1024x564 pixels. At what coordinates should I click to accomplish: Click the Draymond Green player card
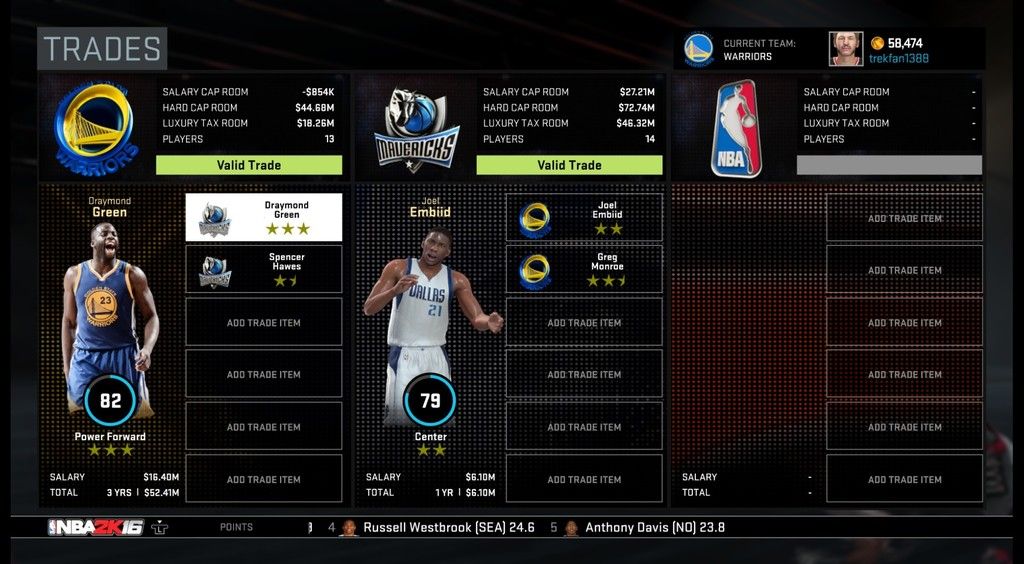click(110, 330)
